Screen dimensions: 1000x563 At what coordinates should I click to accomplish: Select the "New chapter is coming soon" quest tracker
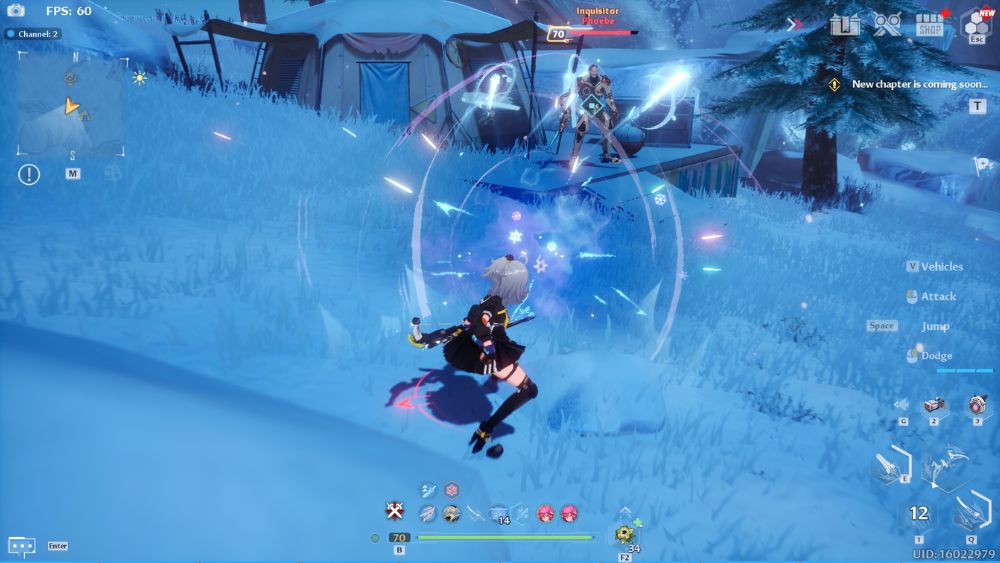click(918, 84)
